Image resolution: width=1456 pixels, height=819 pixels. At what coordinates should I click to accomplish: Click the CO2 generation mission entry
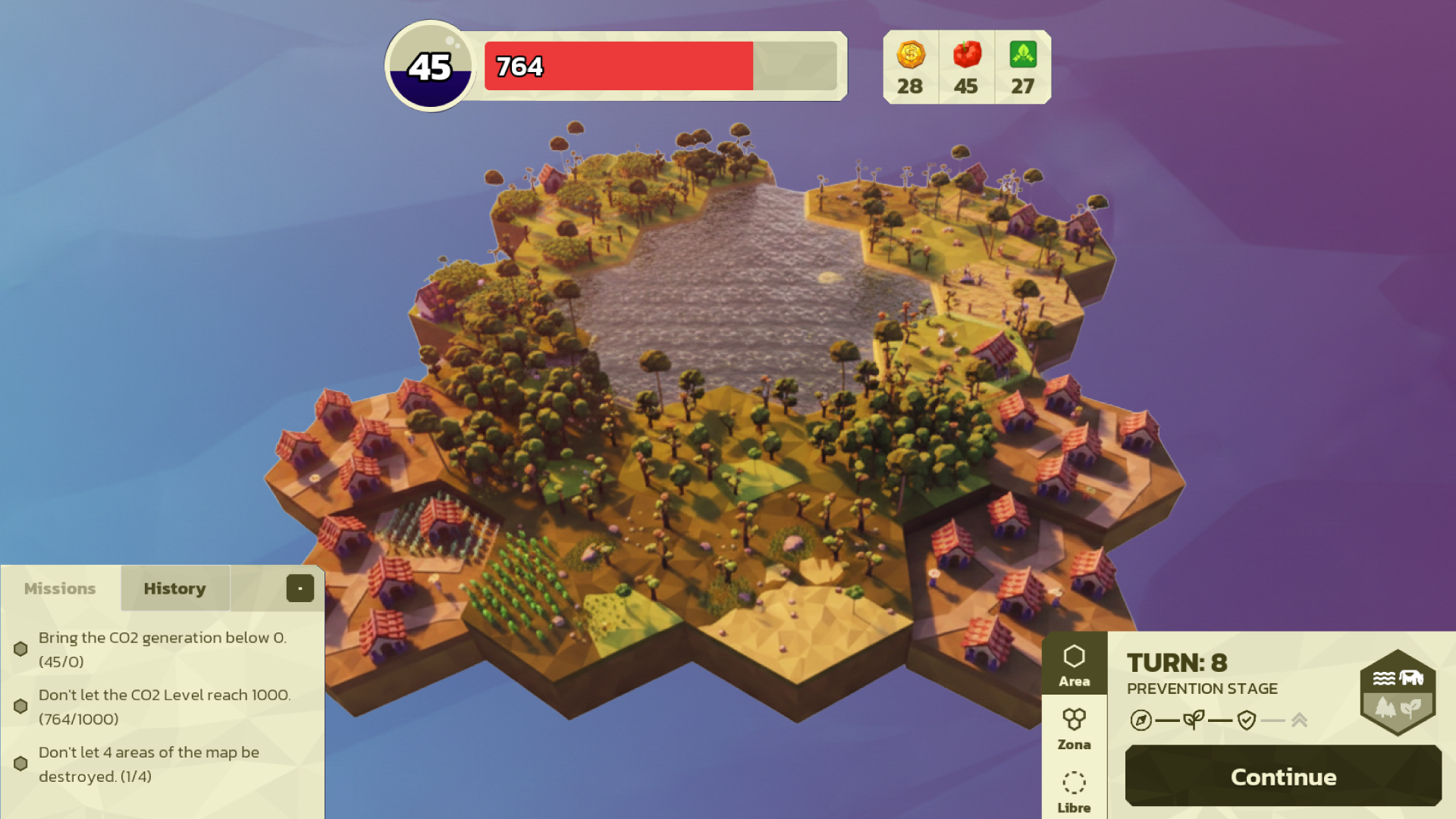[x=162, y=649]
